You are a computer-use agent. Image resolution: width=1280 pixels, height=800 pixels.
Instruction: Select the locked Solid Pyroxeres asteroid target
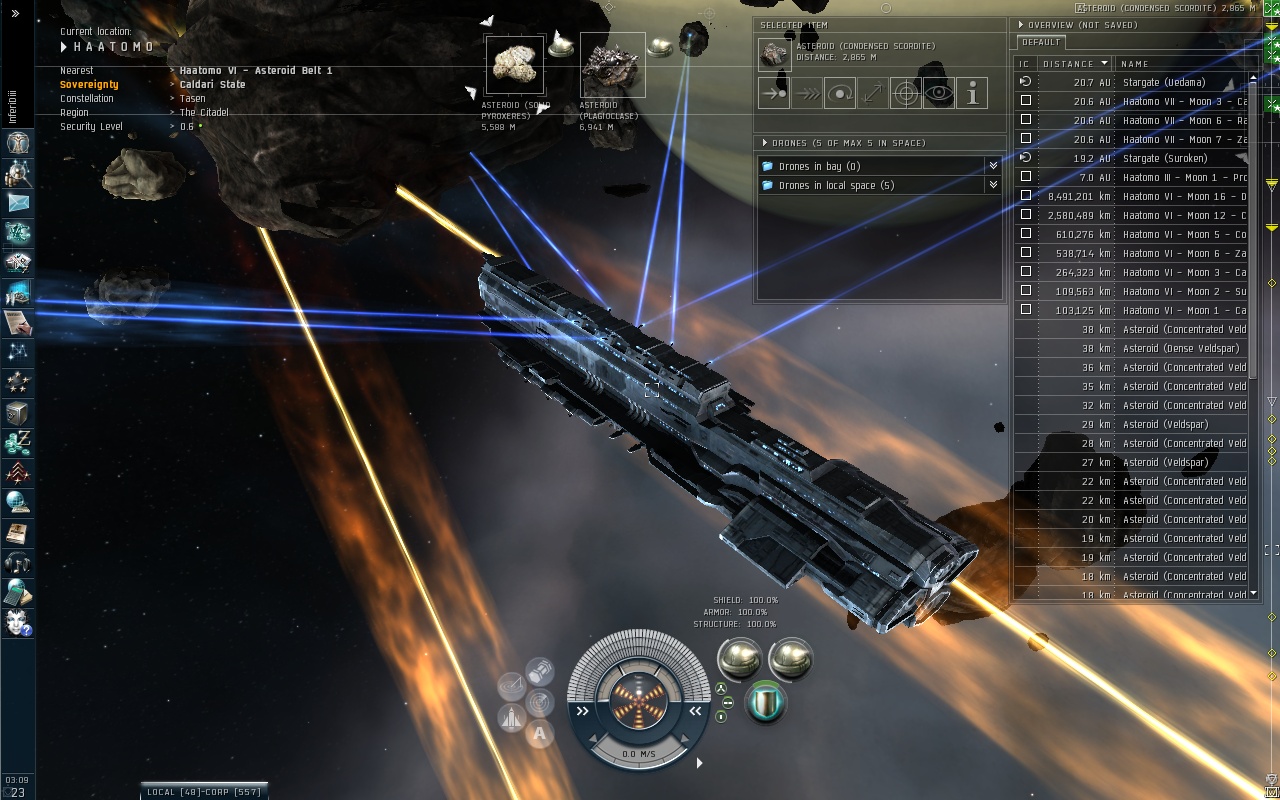click(515, 65)
